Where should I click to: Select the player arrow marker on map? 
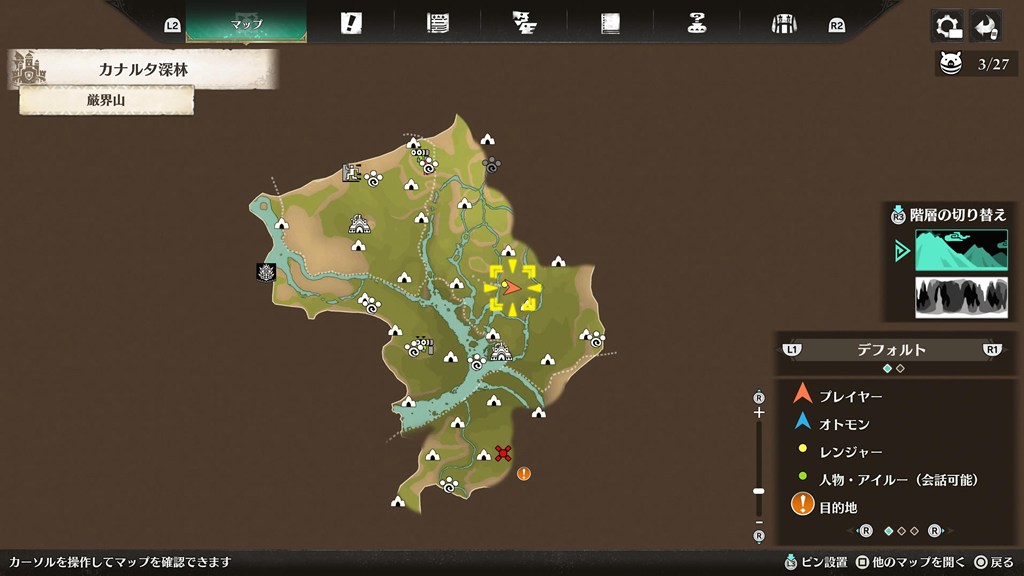coord(511,288)
